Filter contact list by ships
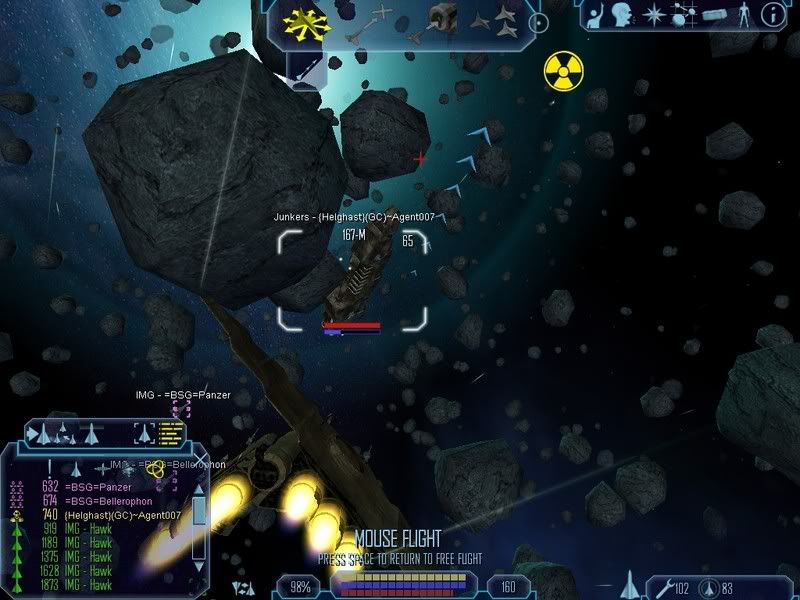The width and height of the screenshot is (800, 600). click(76, 468)
